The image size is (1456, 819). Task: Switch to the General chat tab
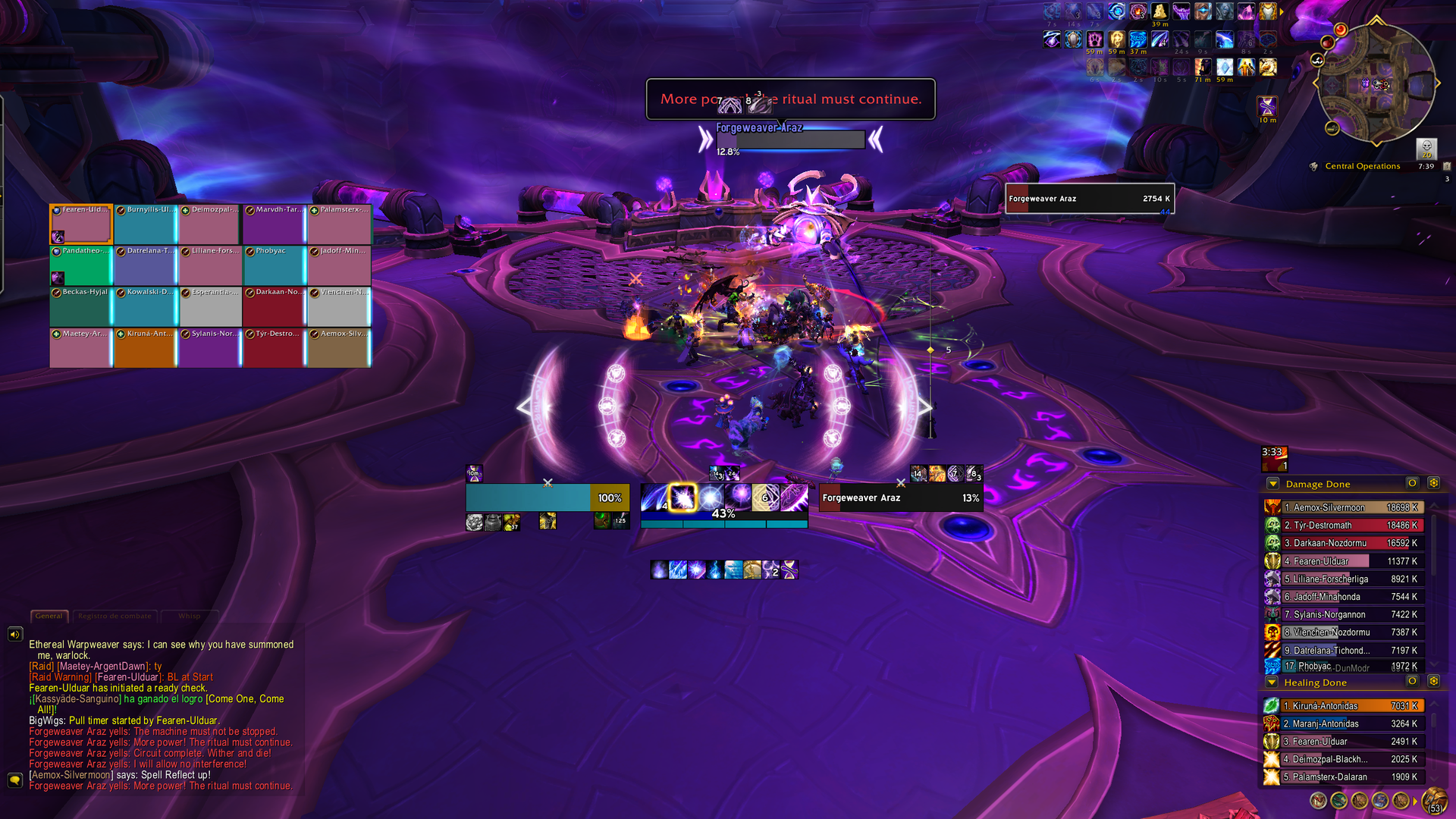[49, 616]
